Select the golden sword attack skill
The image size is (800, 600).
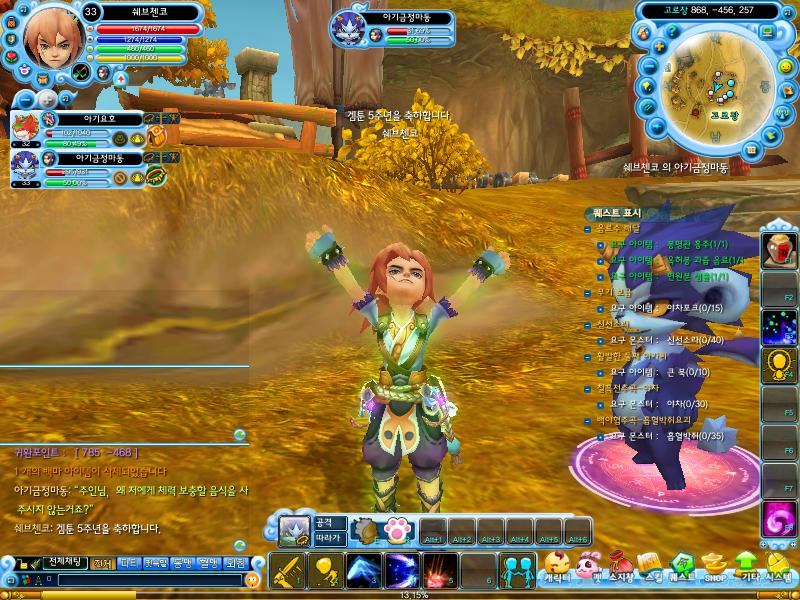pyautogui.click(x=287, y=570)
